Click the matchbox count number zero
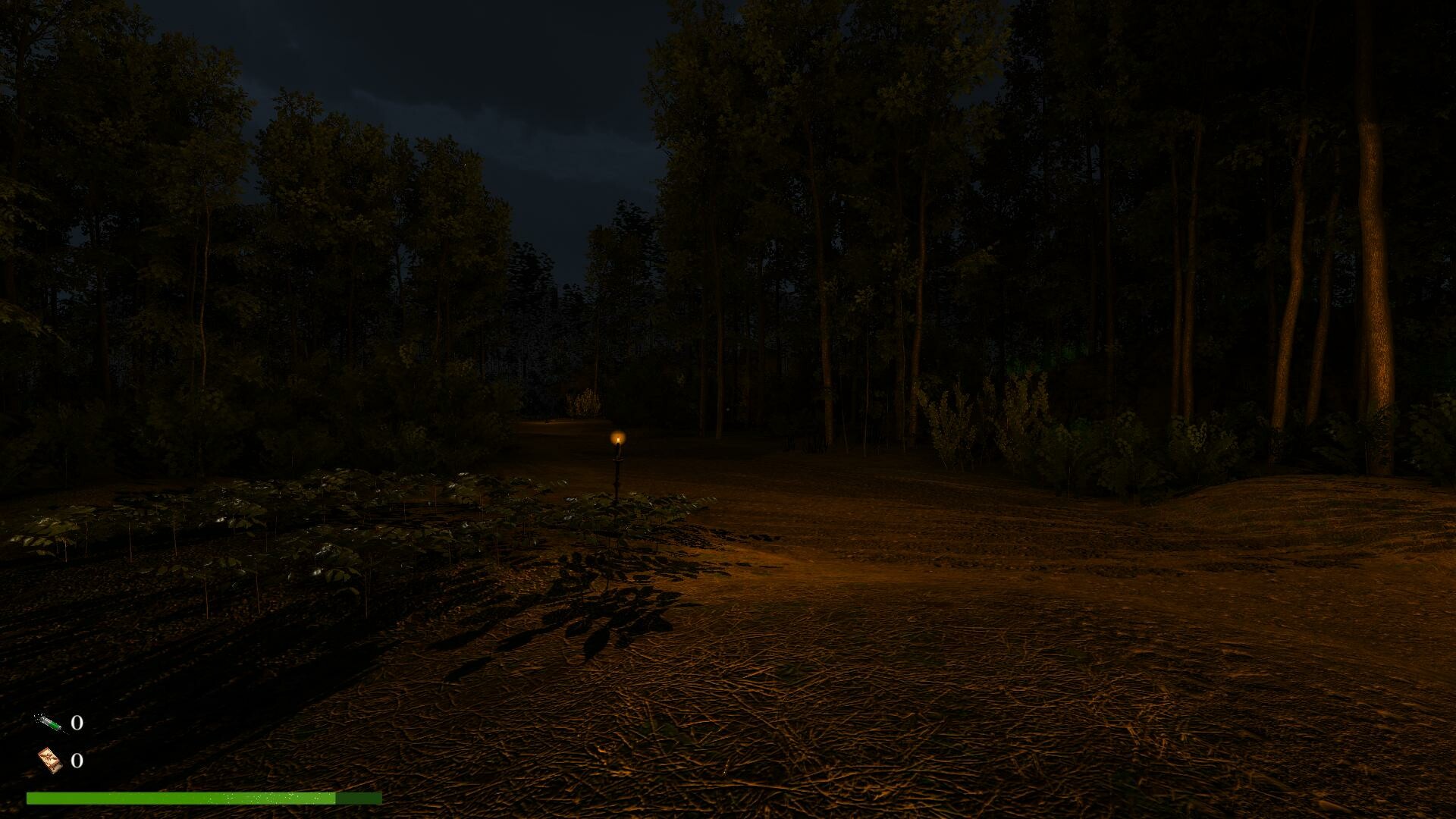The height and width of the screenshot is (819, 1456). click(x=77, y=761)
